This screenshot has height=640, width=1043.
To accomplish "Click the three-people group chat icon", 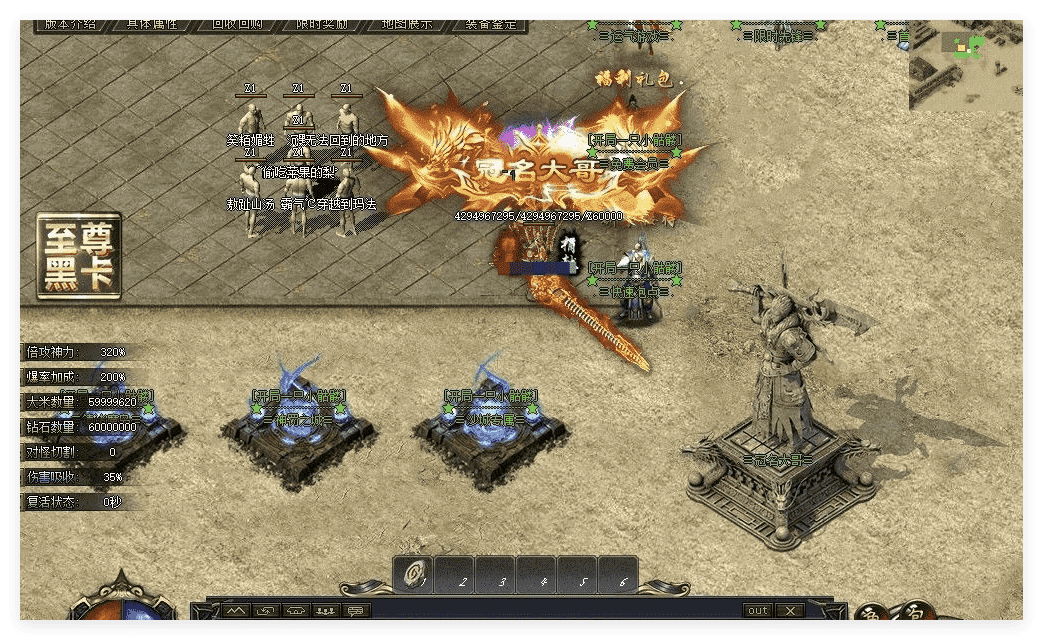I will pyautogui.click(x=325, y=610).
